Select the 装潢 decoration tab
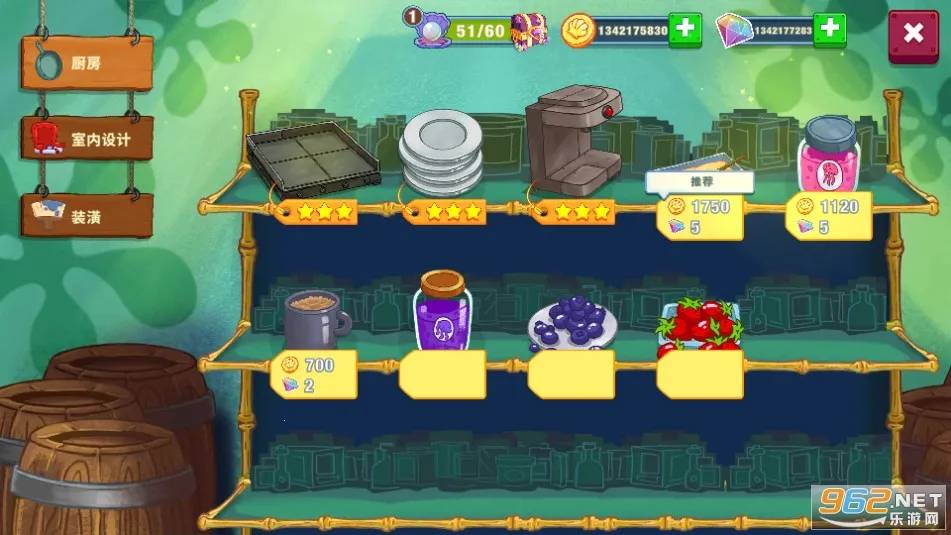The width and height of the screenshot is (951, 535). 88,215
